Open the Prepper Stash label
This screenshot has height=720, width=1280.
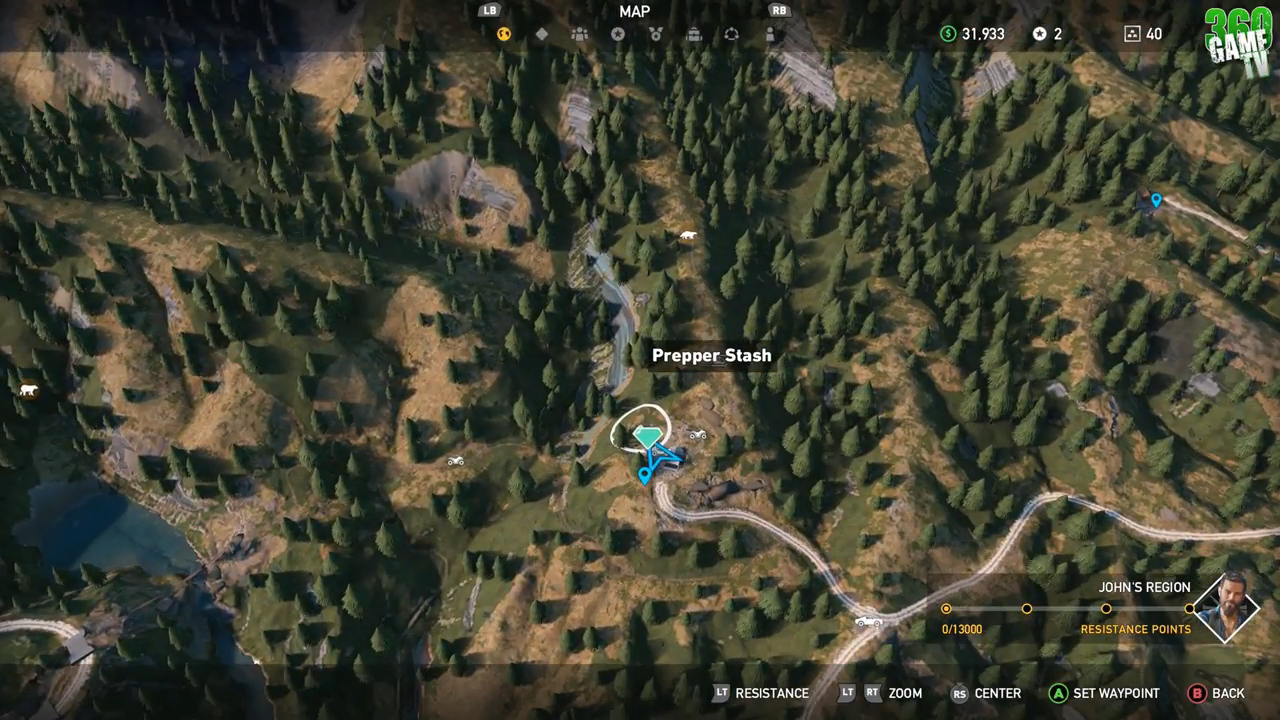click(x=710, y=355)
